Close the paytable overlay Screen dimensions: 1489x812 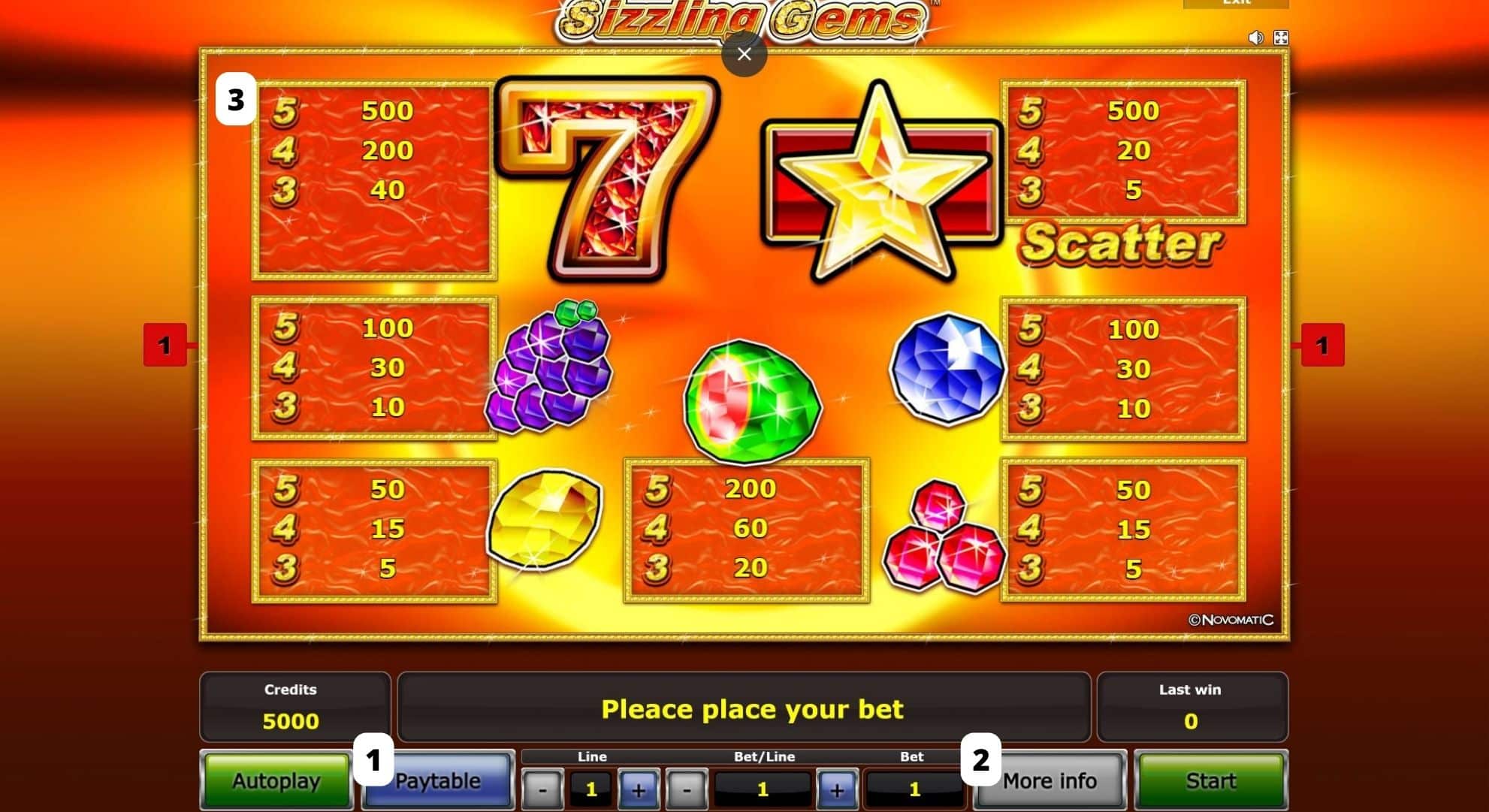tap(744, 54)
